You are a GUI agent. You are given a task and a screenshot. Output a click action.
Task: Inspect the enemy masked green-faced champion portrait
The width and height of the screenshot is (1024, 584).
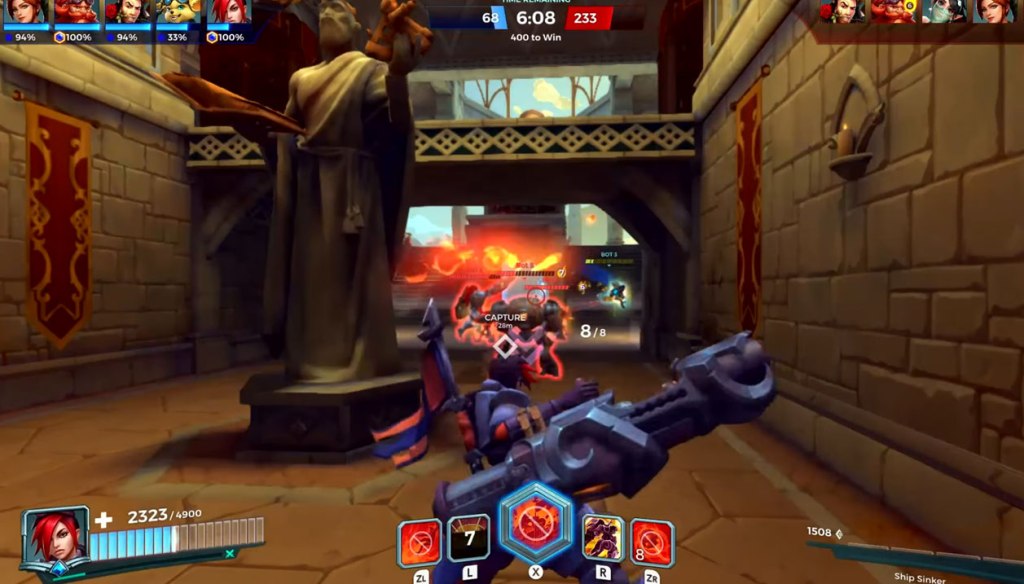click(941, 11)
